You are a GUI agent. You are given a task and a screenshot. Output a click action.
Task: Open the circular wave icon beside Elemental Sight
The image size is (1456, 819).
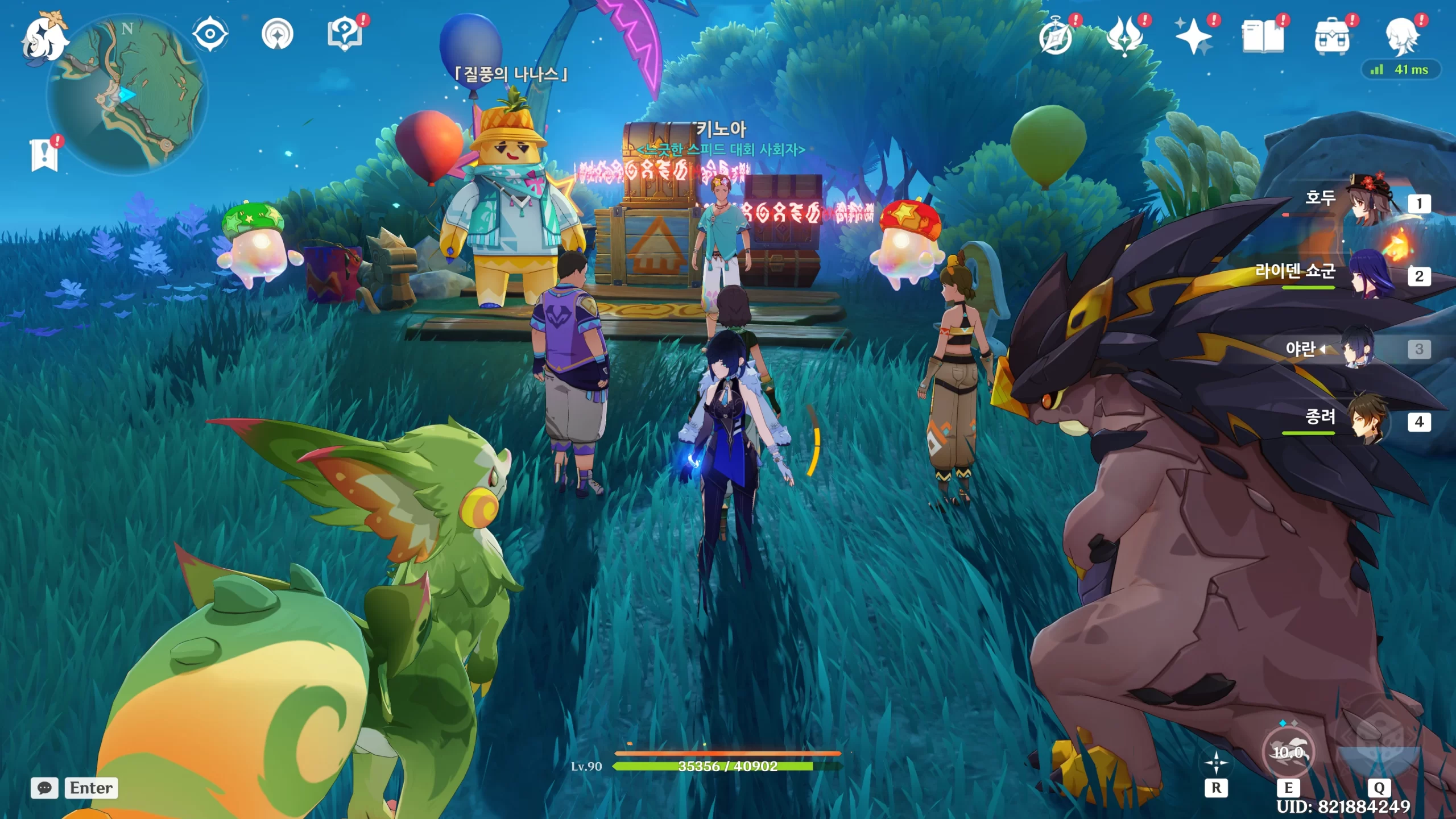278,34
